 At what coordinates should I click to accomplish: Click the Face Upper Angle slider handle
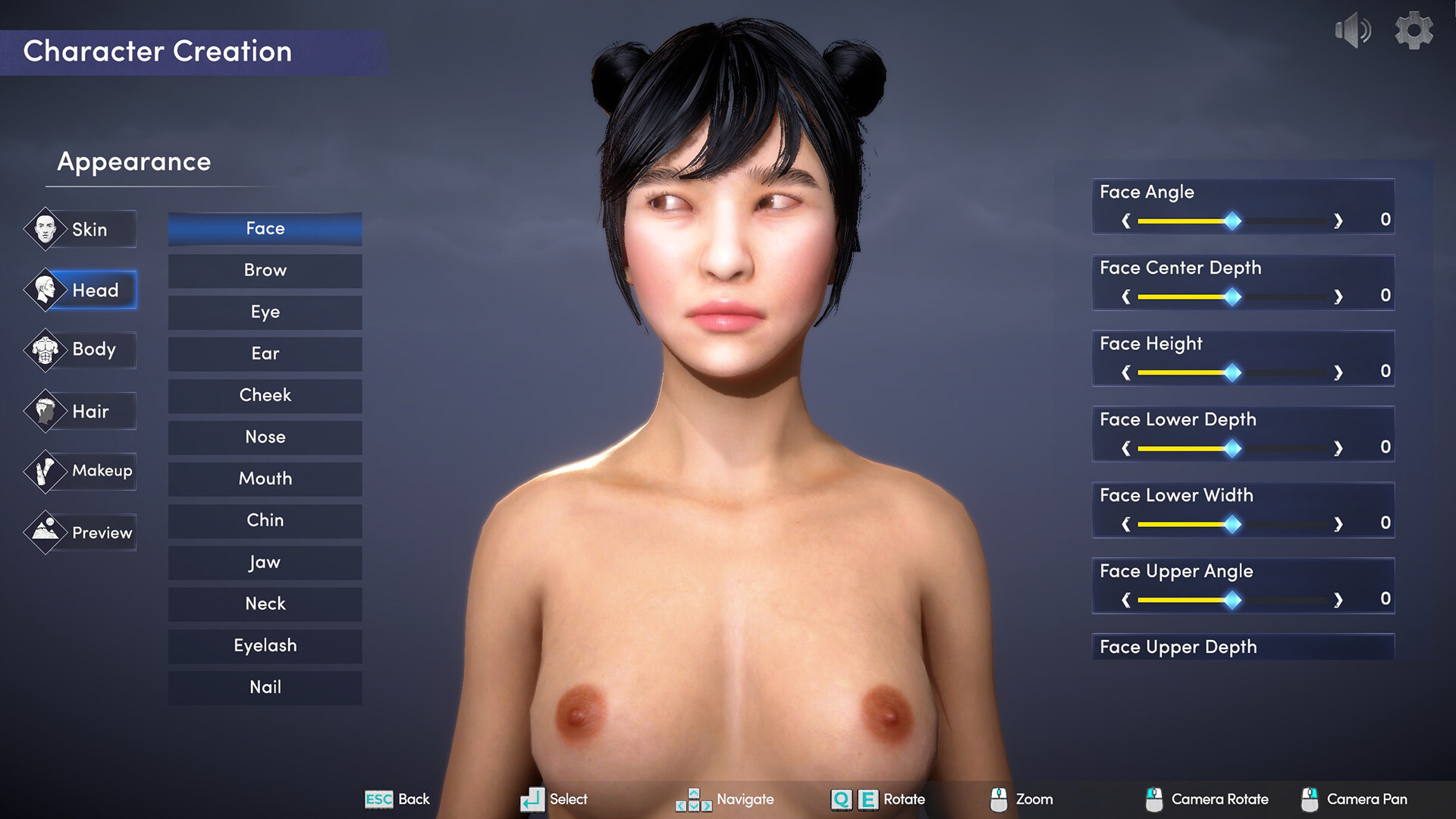pos(1233,600)
